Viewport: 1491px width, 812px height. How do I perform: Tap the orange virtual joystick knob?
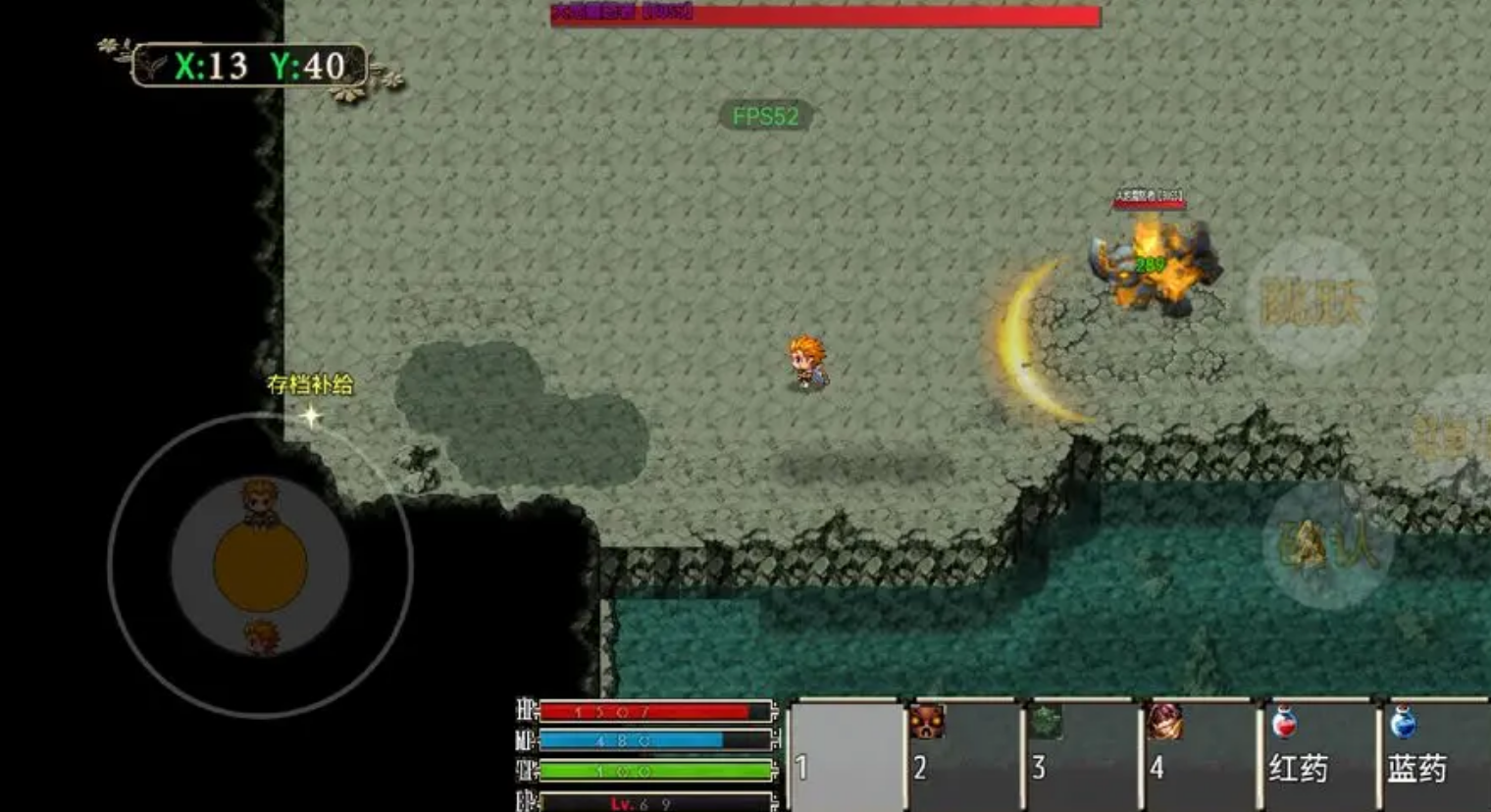(x=261, y=567)
